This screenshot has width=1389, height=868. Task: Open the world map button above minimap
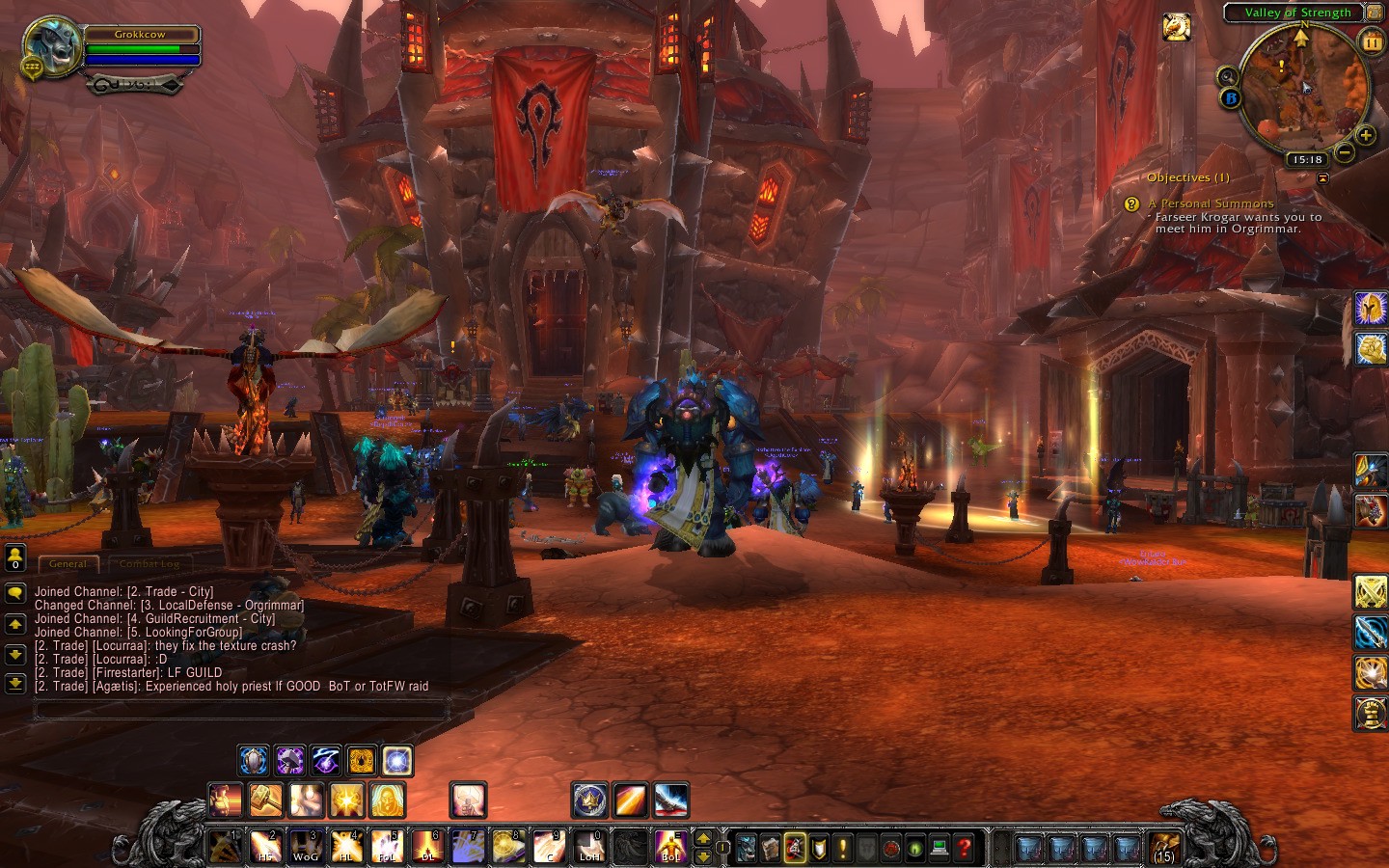pyautogui.click(x=1374, y=13)
